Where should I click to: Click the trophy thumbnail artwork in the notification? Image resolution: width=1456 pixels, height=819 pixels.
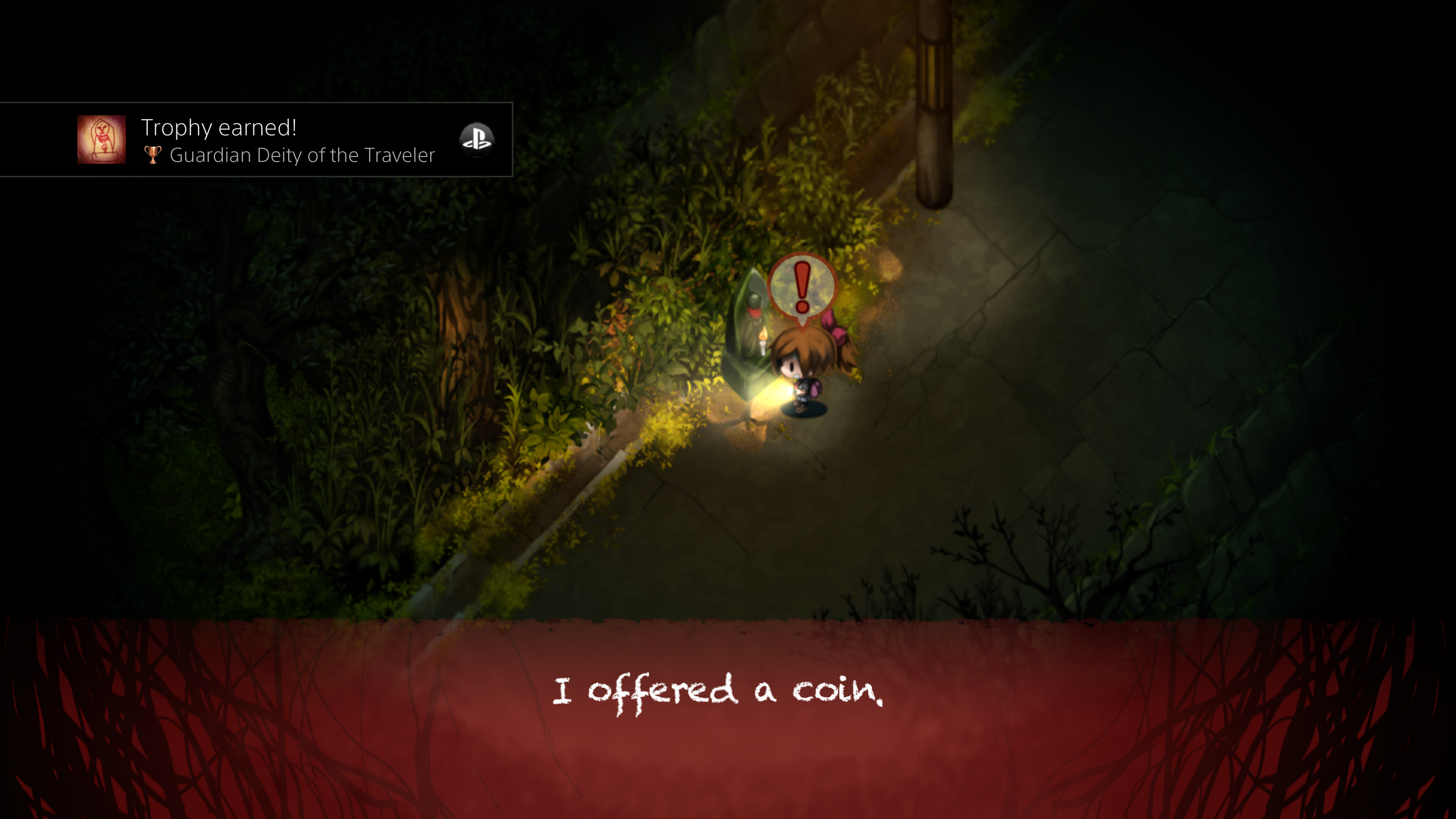102,140
